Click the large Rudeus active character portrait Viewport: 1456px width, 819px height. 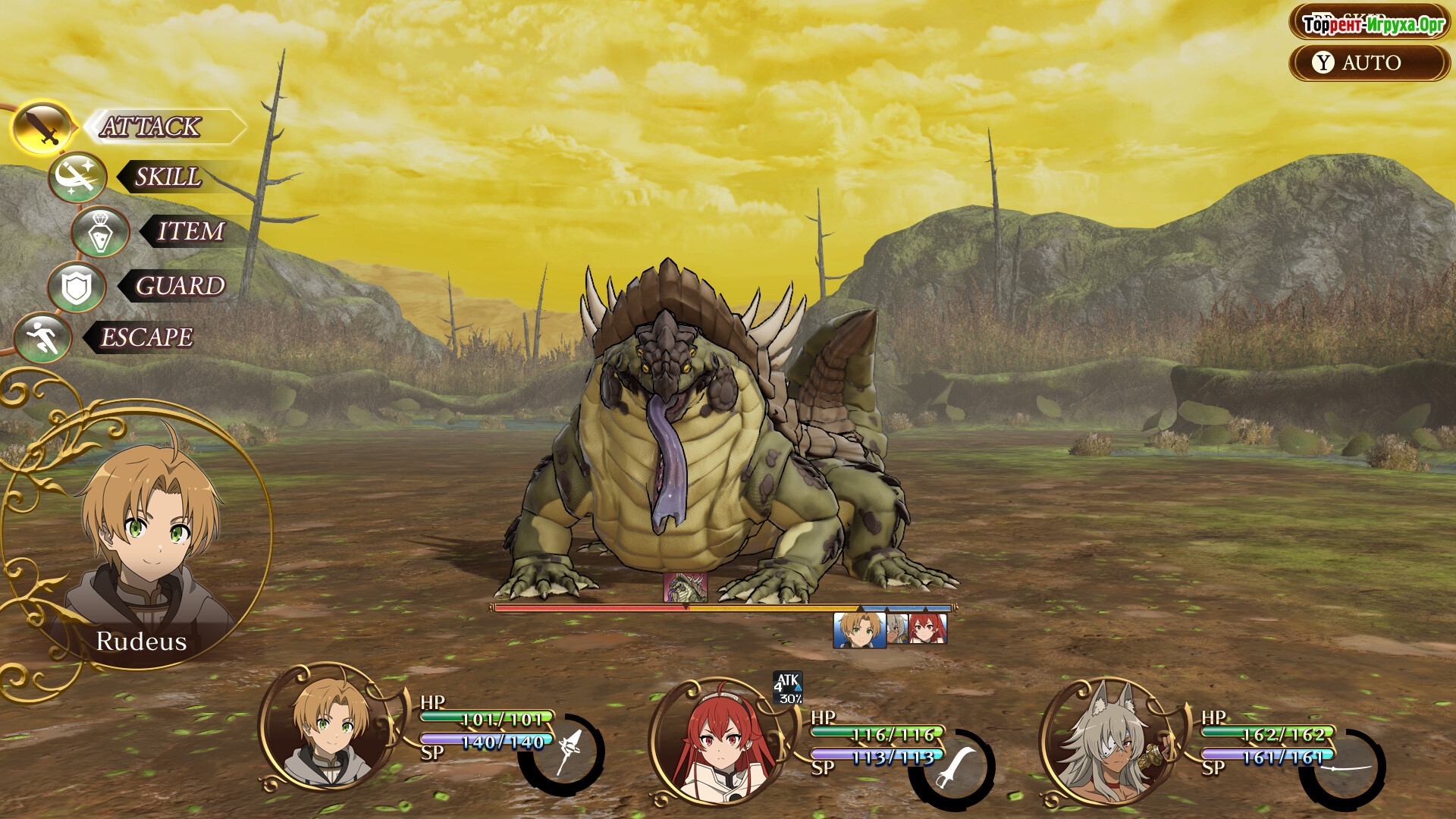pos(144,538)
